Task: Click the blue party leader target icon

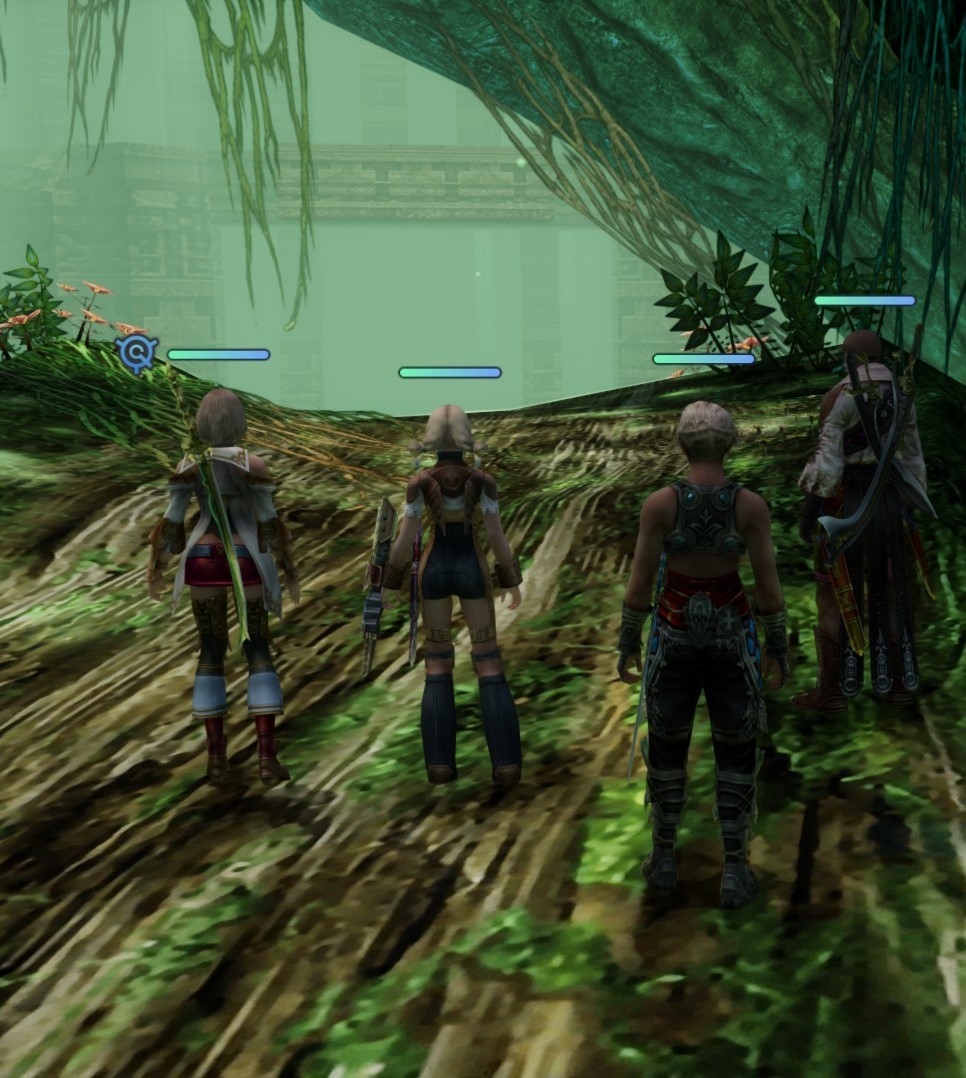Action: click(x=137, y=352)
